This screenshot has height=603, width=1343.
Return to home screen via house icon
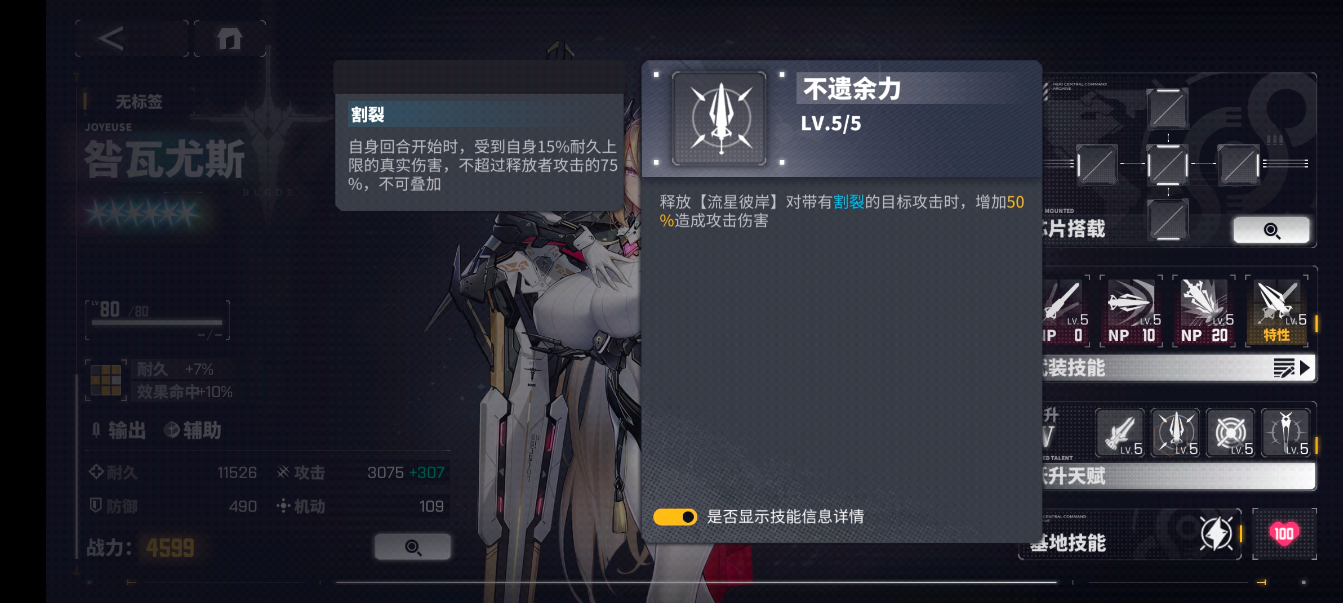click(x=230, y=39)
